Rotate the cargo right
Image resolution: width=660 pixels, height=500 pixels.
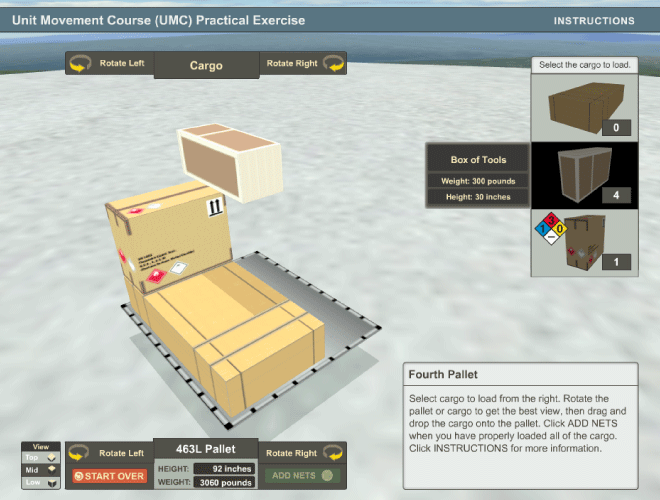[x=304, y=64]
